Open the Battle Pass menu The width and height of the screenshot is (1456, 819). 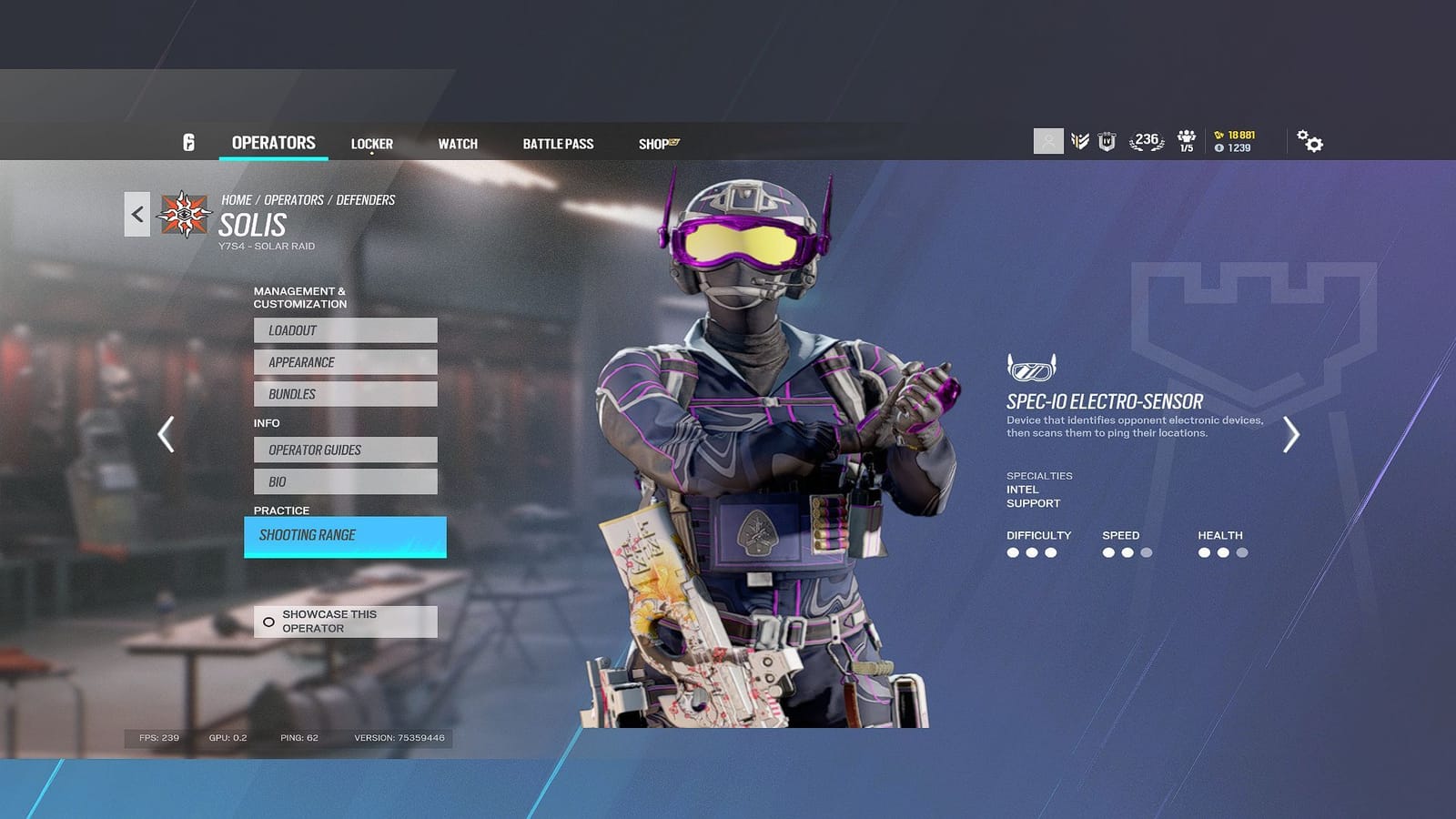558,144
